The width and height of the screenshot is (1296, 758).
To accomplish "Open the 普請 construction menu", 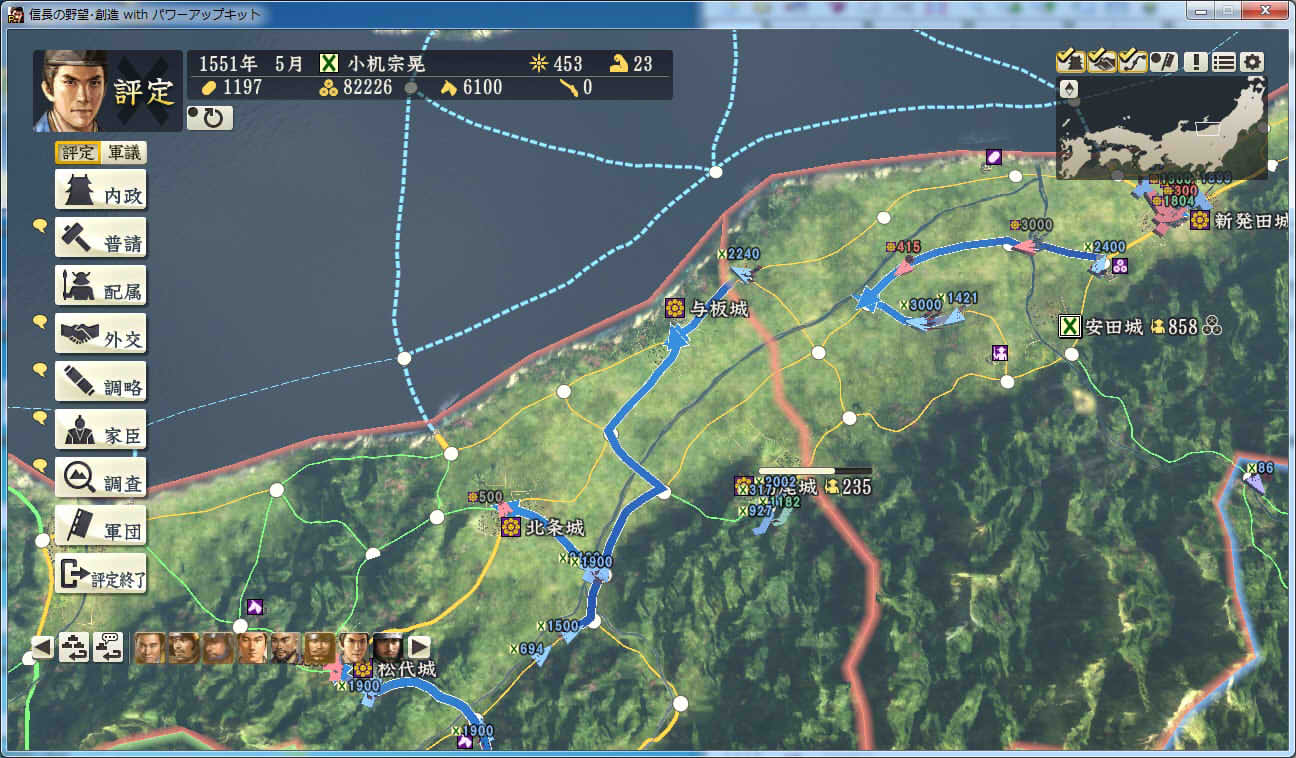I will [x=100, y=238].
